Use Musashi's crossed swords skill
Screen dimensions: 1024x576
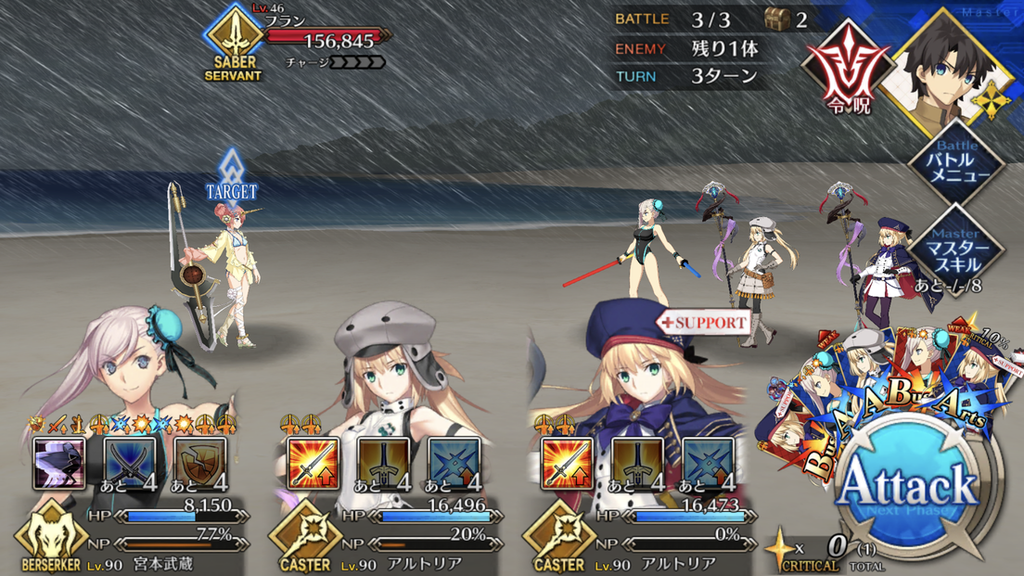tap(130, 462)
